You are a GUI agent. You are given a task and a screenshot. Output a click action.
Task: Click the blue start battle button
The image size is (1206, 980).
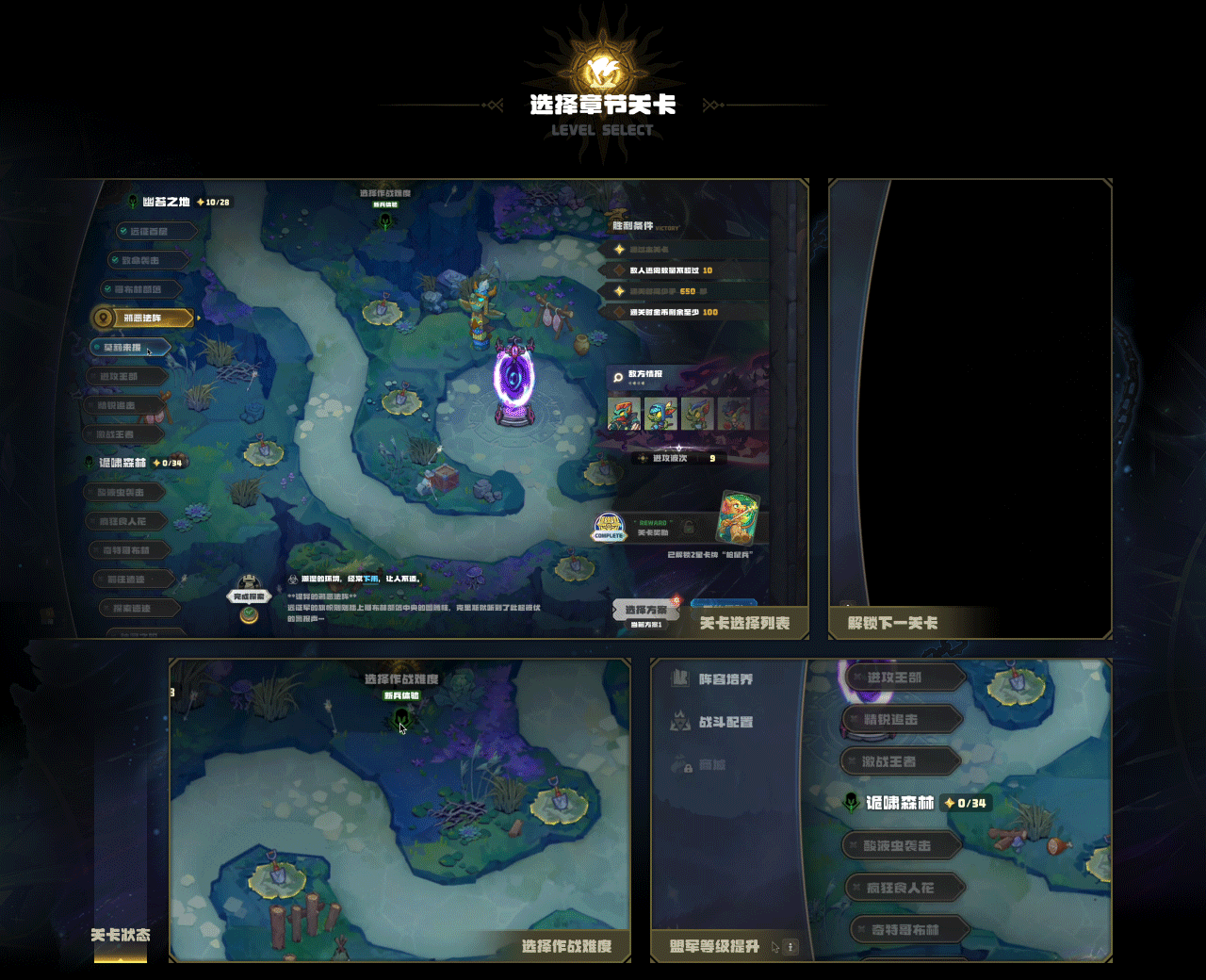(x=722, y=606)
